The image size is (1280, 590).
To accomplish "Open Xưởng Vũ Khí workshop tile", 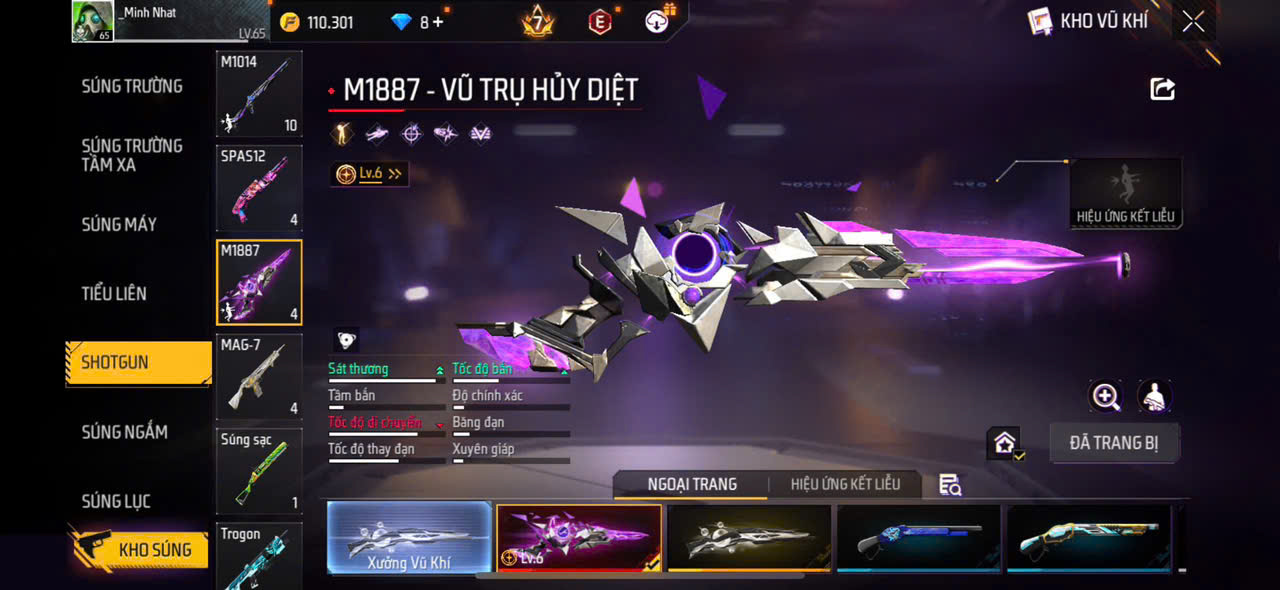I will point(409,539).
